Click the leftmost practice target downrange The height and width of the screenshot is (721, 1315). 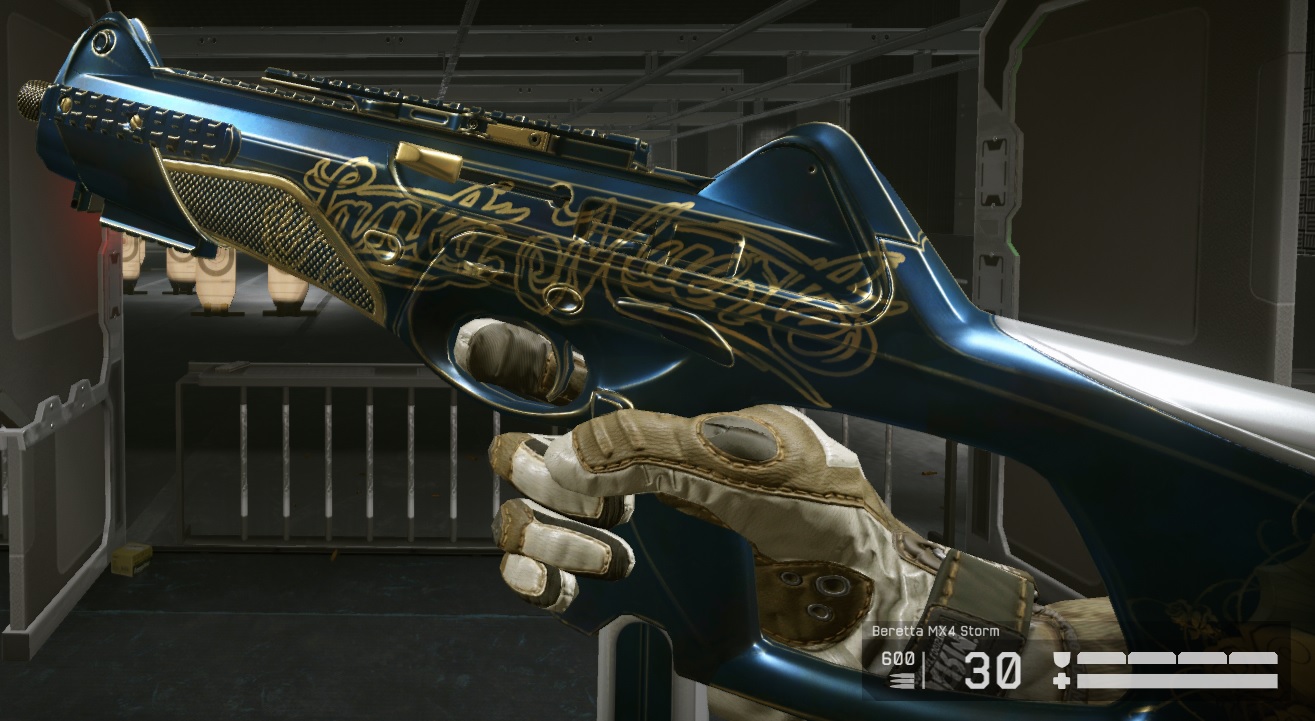coord(131,263)
